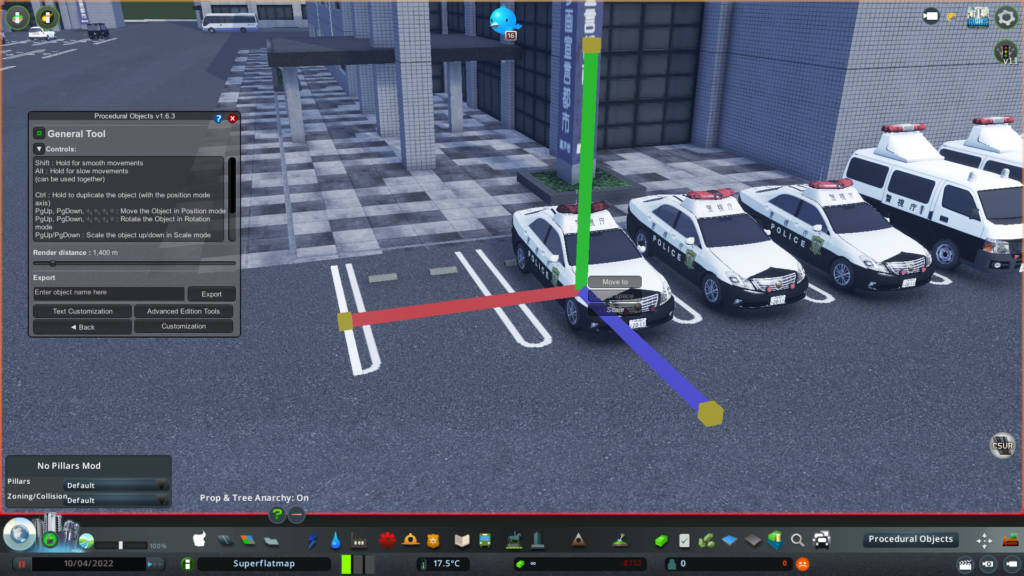Focus the object name input field
Viewport: 1024px width, 576px height.
tap(108, 294)
